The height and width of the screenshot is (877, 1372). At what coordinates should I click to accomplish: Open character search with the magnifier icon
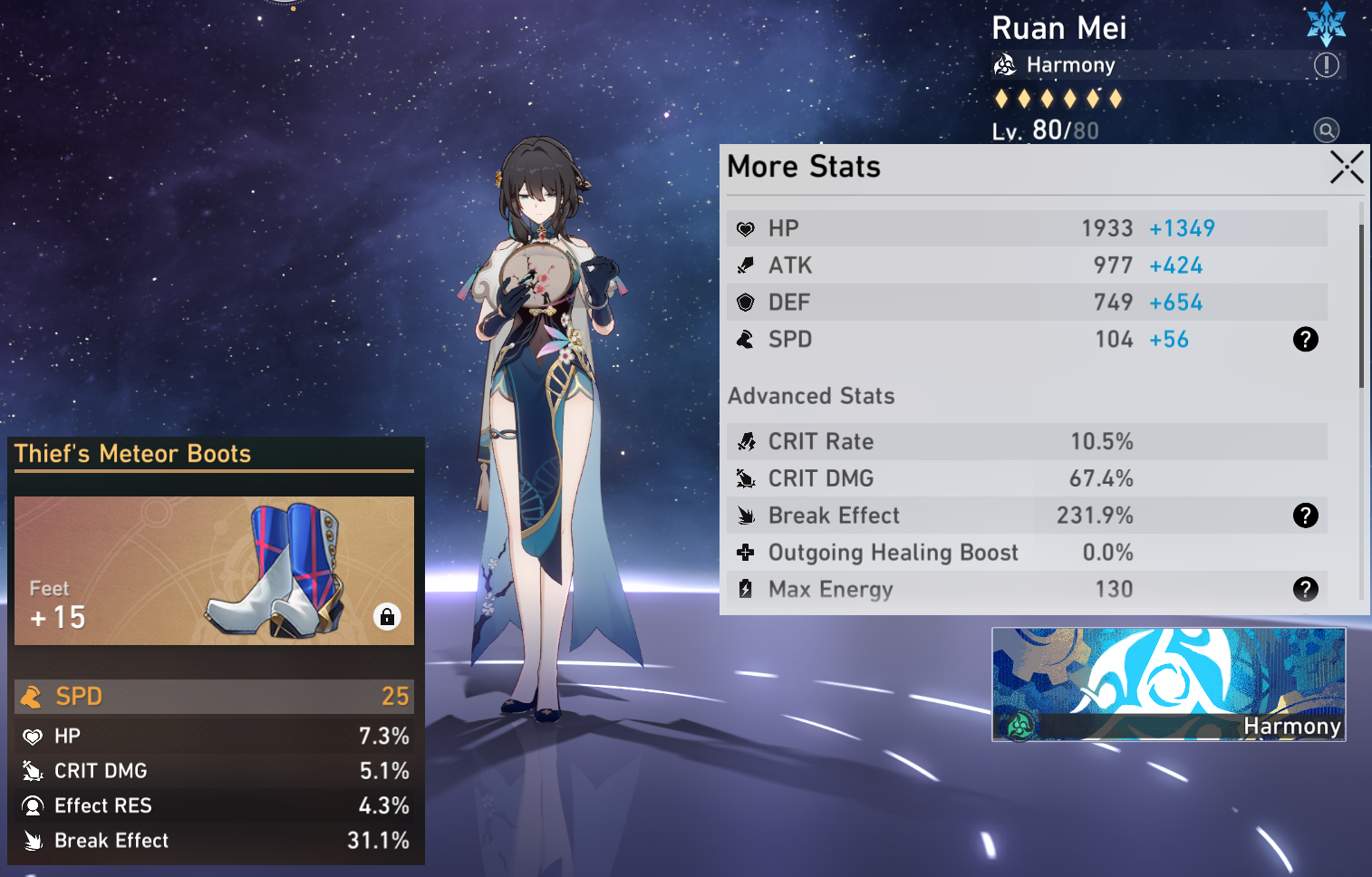click(1327, 130)
